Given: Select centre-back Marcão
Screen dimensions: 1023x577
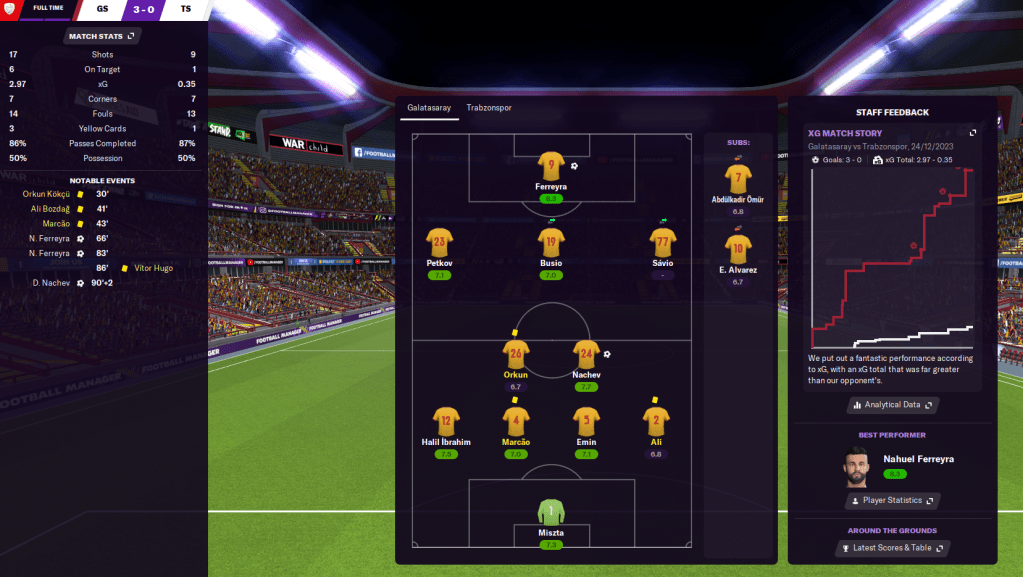Looking at the screenshot, I should click(x=516, y=421).
